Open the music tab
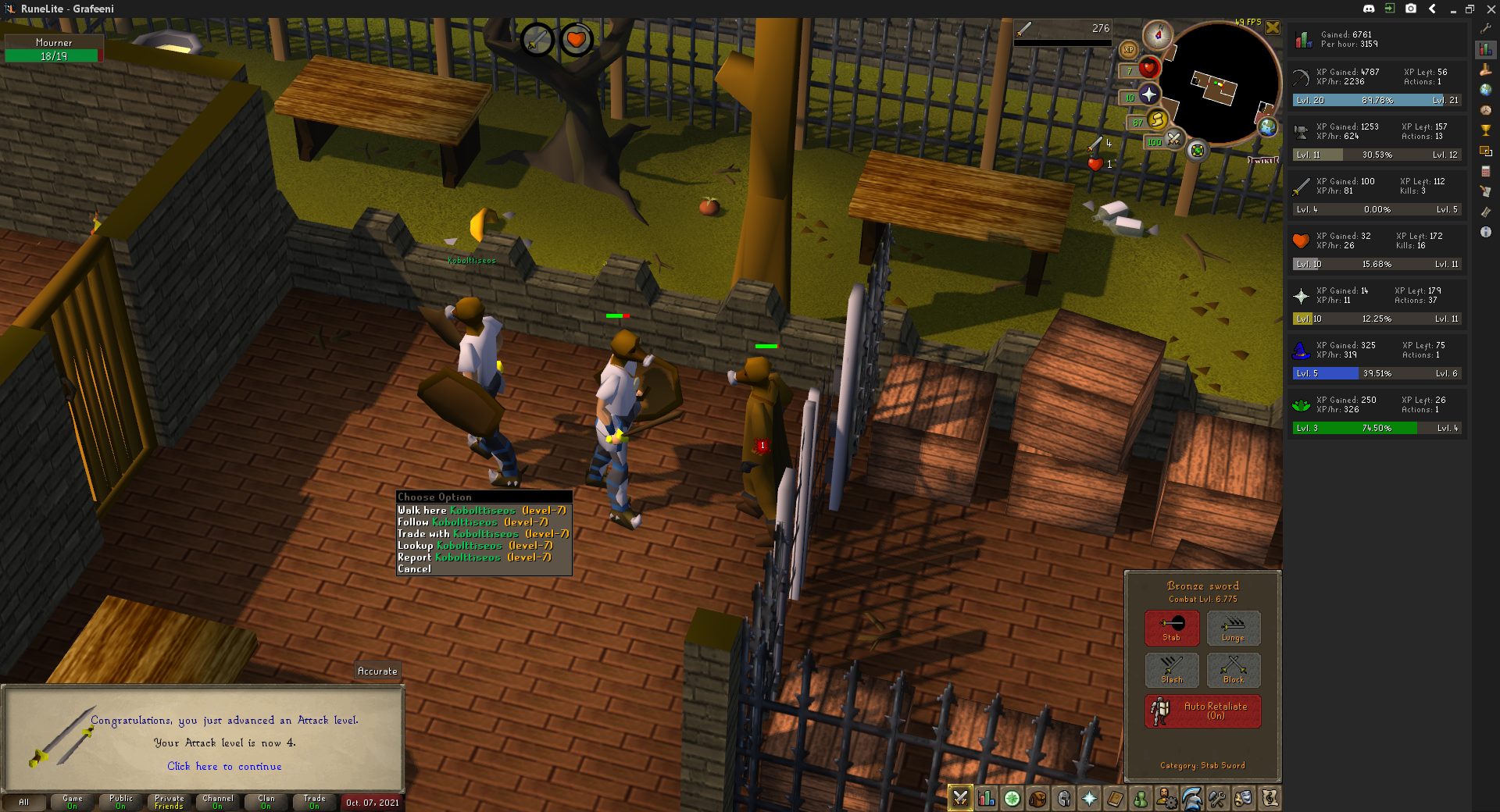Viewport: 1500px width, 812px height. pyautogui.click(x=1270, y=799)
